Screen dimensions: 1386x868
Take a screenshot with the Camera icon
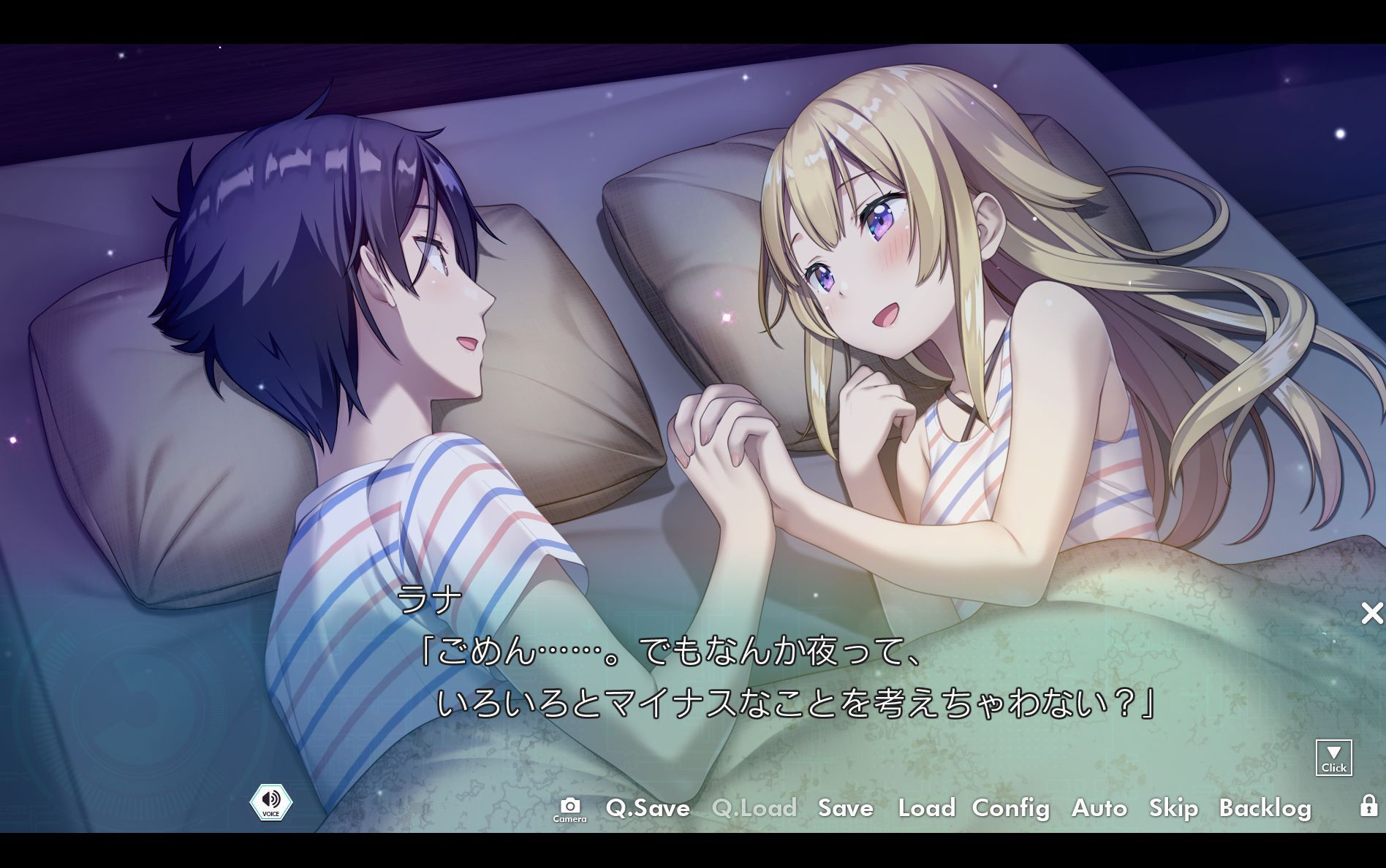(x=572, y=804)
